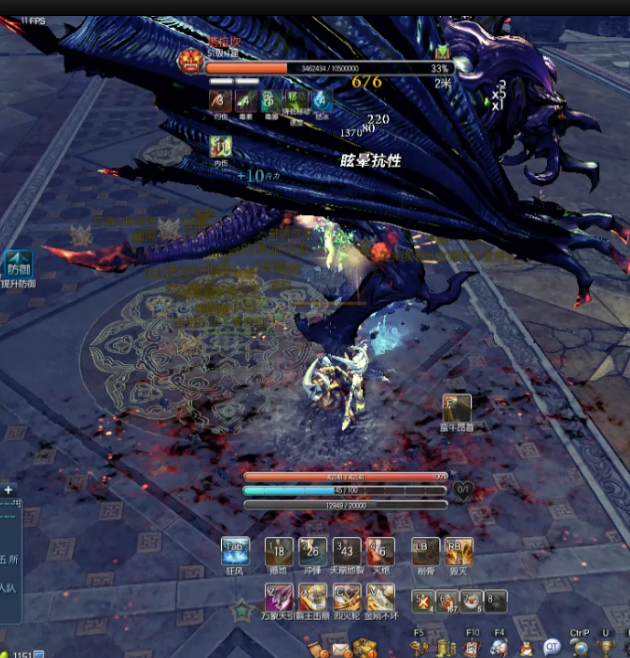Activate the 霸王击鼎 skill
Screen dimensions: 630x658
click(313, 598)
